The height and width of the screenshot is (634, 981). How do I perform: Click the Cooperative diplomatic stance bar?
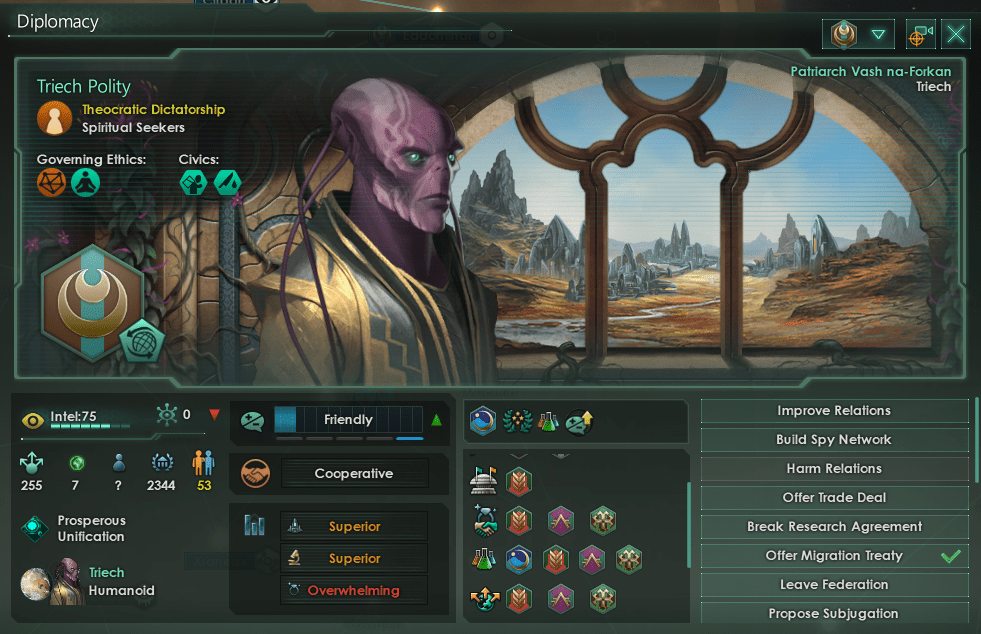pyautogui.click(x=354, y=474)
